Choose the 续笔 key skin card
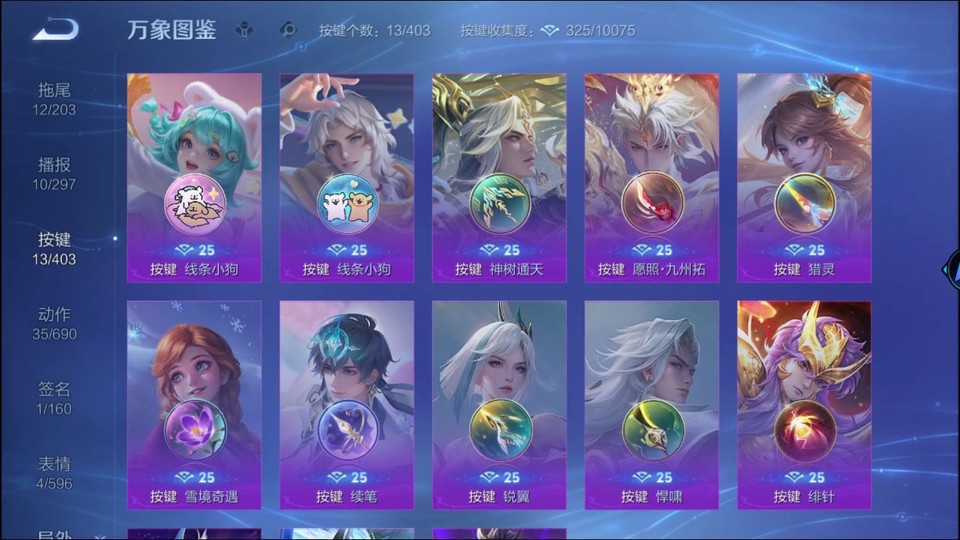Viewport: 960px width, 540px height. pyautogui.click(x=346, y=405)
